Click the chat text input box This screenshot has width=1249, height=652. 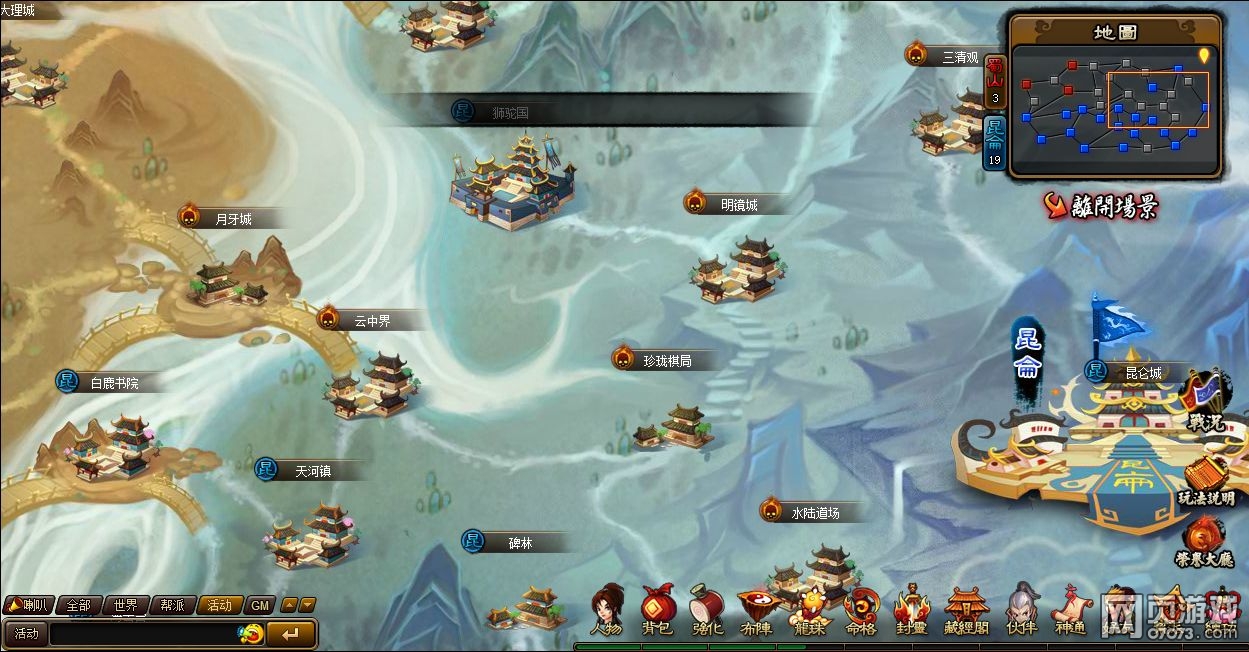pyautogui.click(x=142, y=633)
